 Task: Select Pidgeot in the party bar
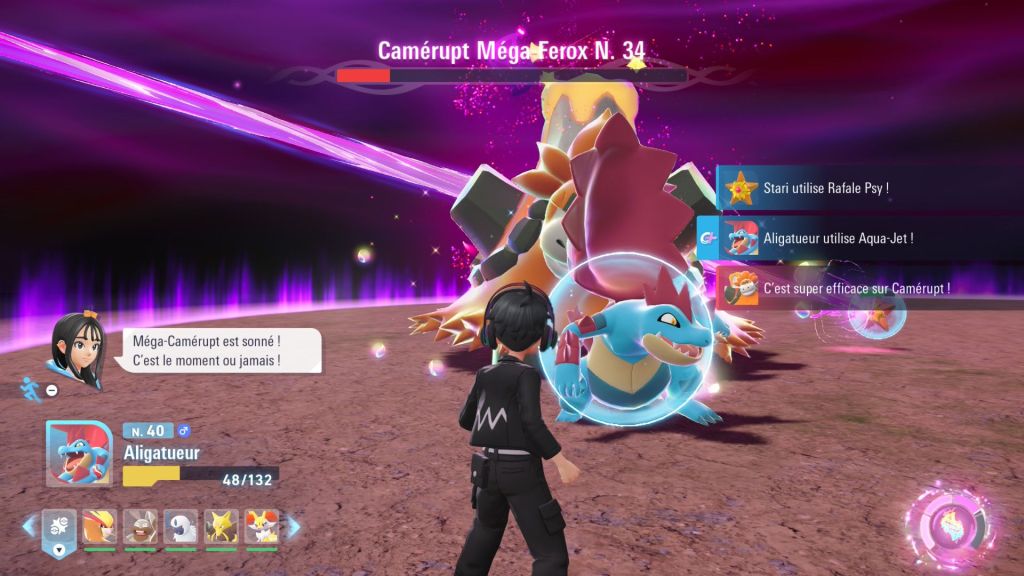(x=99, y=527)
